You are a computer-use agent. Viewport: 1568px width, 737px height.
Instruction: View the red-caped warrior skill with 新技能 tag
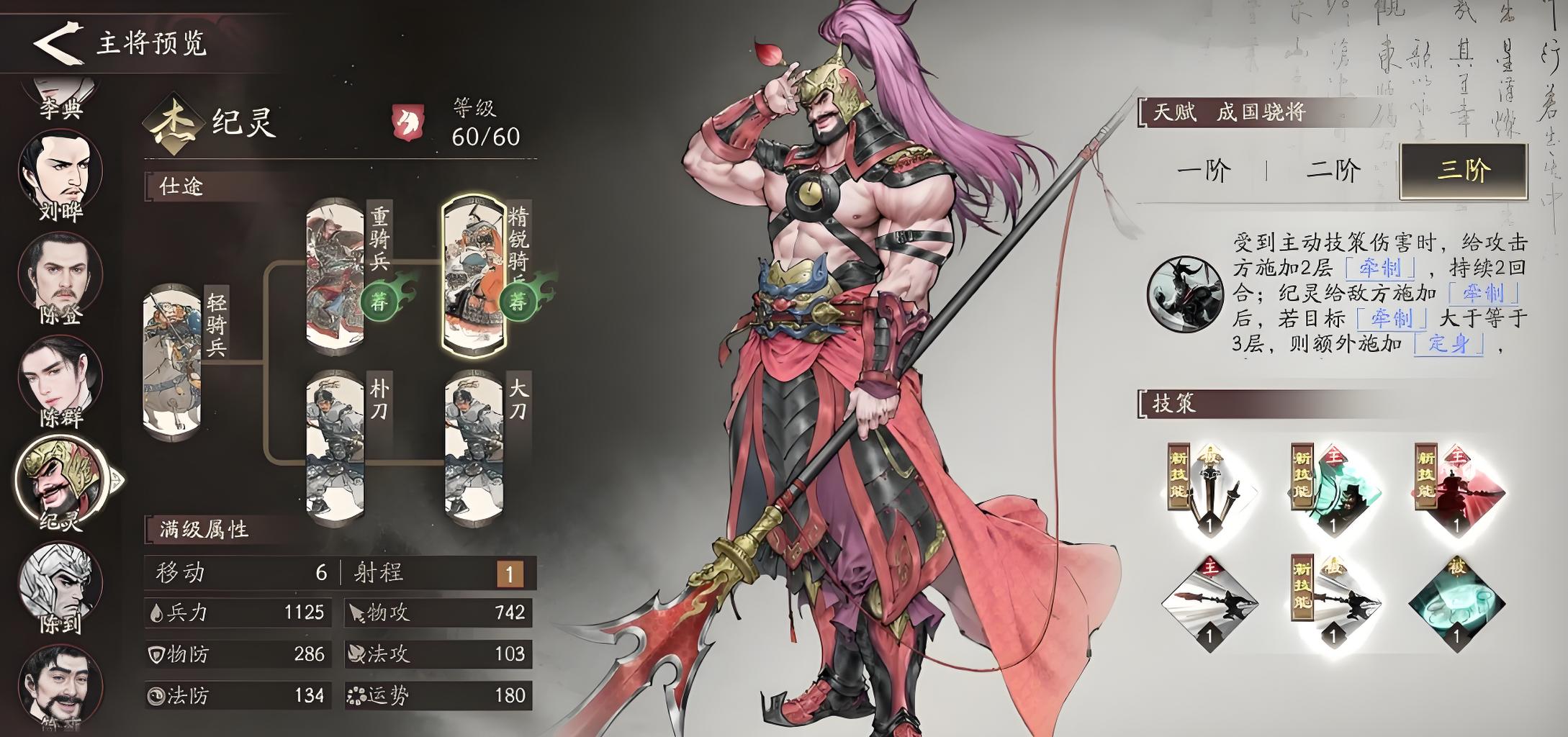1457,492
